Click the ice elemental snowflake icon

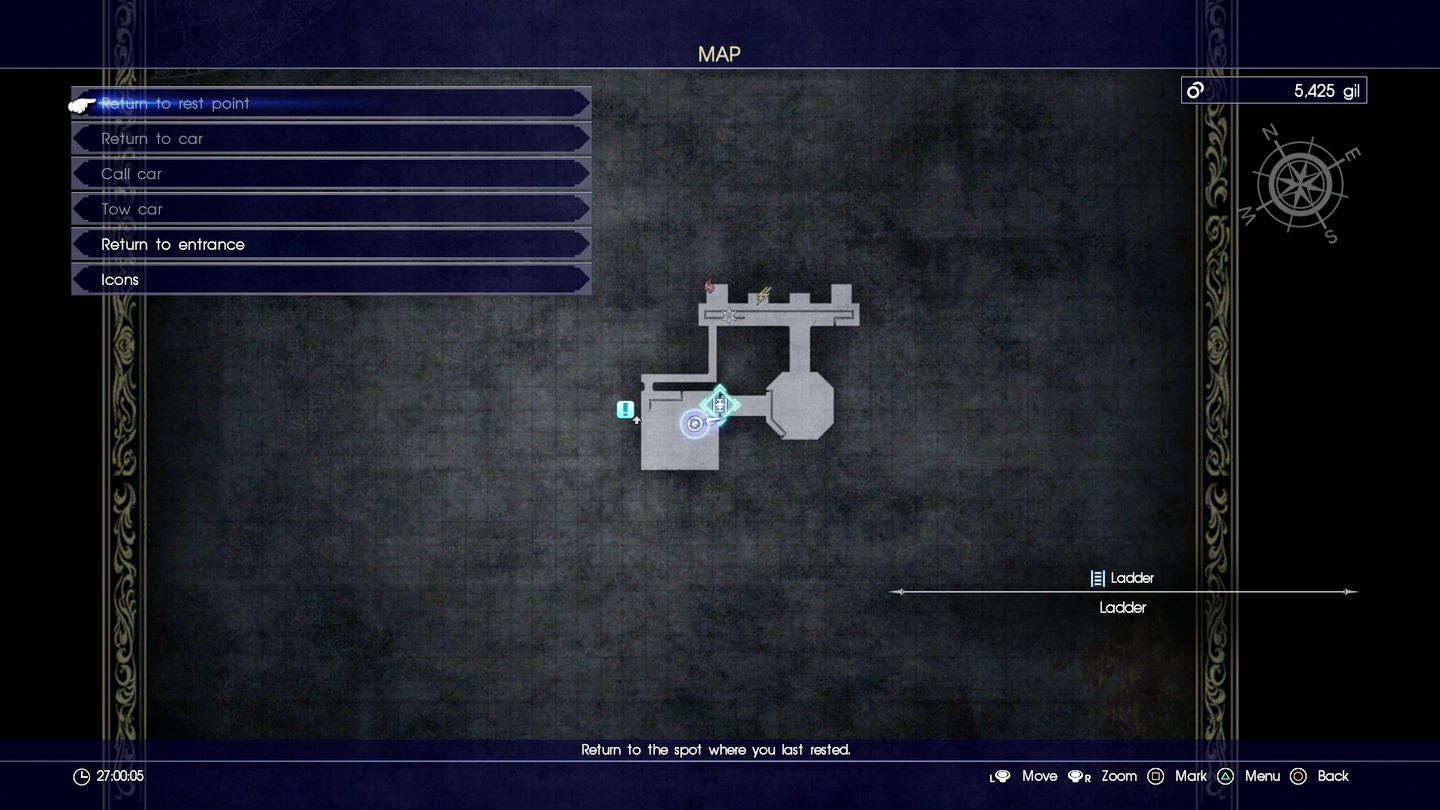(729, 315)
